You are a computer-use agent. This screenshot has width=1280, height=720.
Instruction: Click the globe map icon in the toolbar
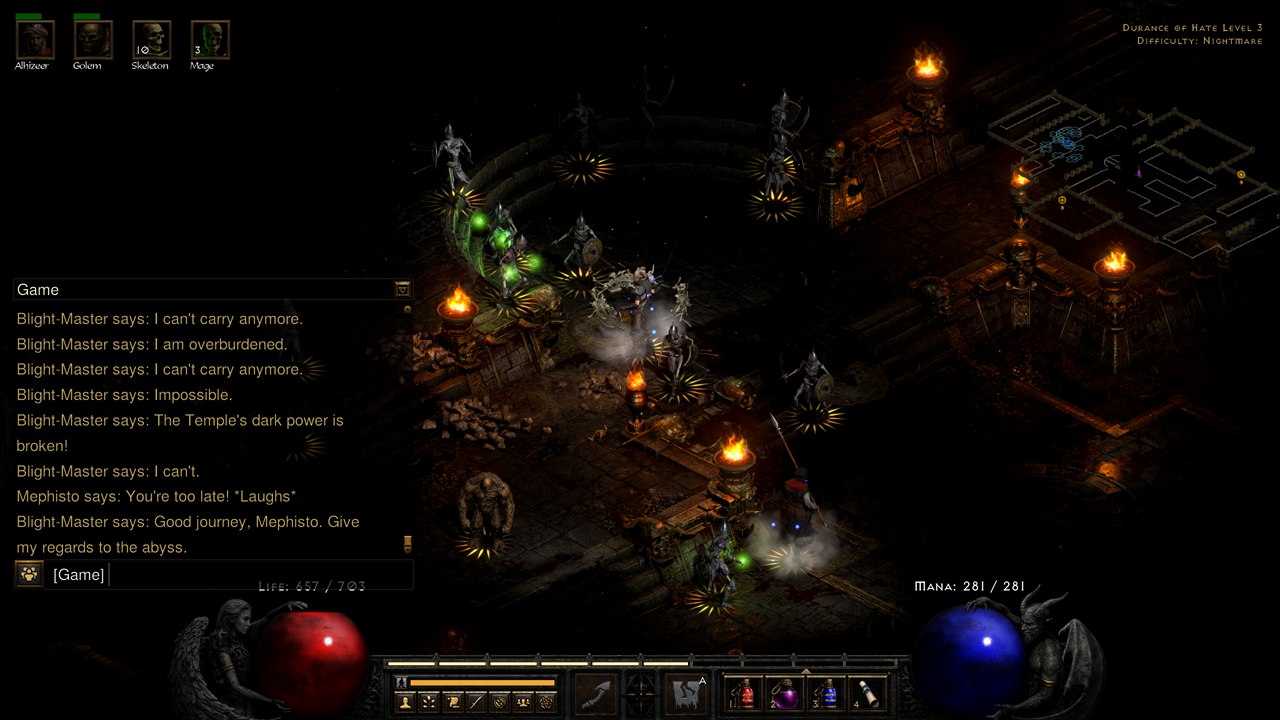tap(499, 700)
